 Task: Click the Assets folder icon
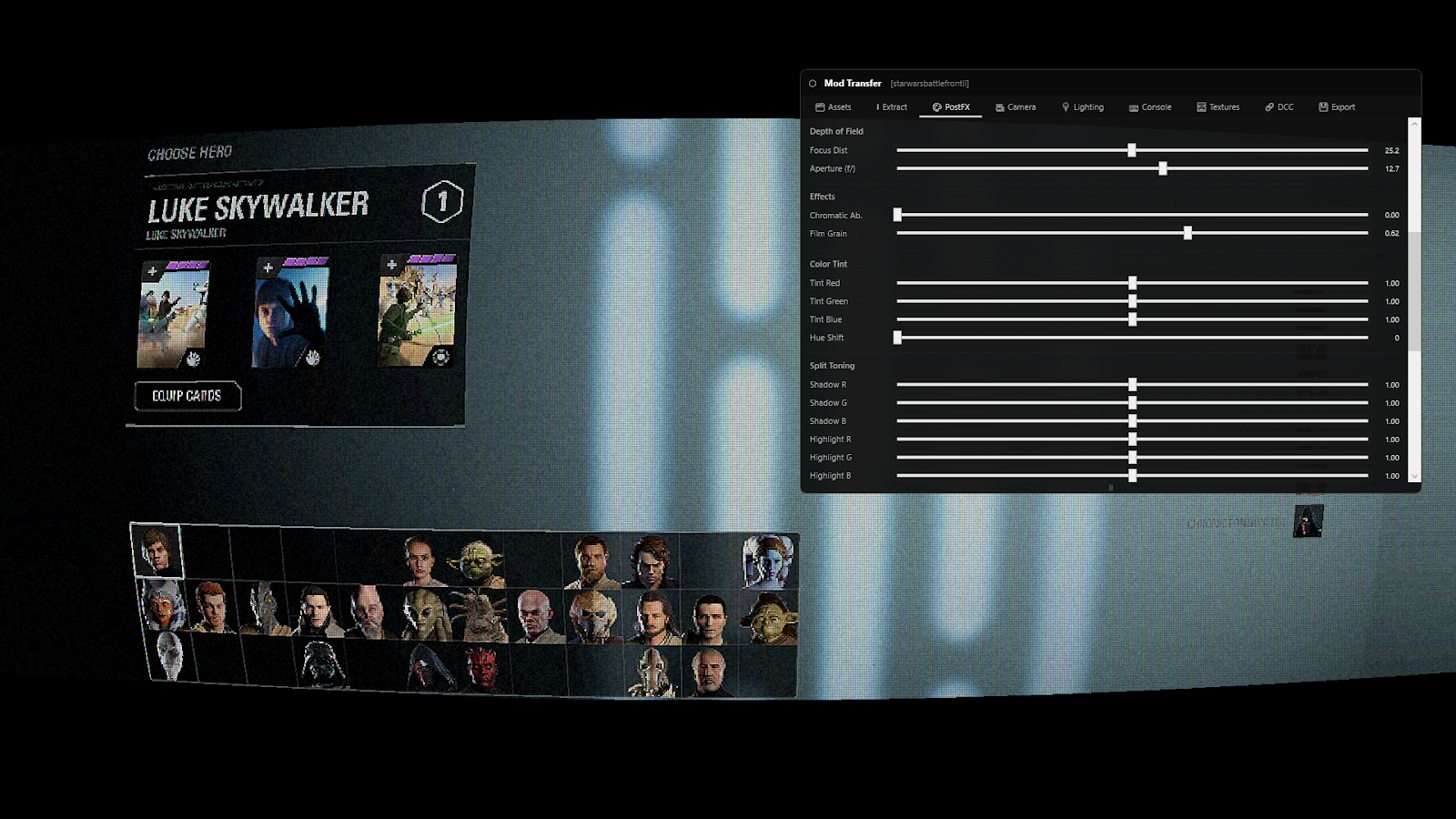[x=819, y=106]
